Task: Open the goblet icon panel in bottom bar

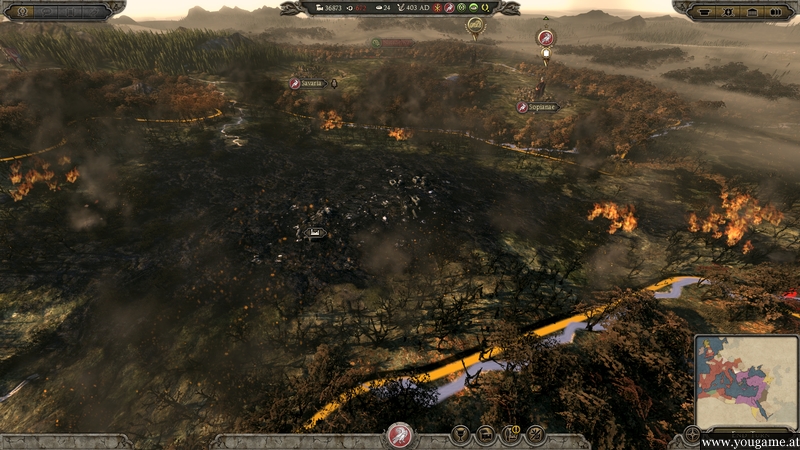Action: coord(461,435)
